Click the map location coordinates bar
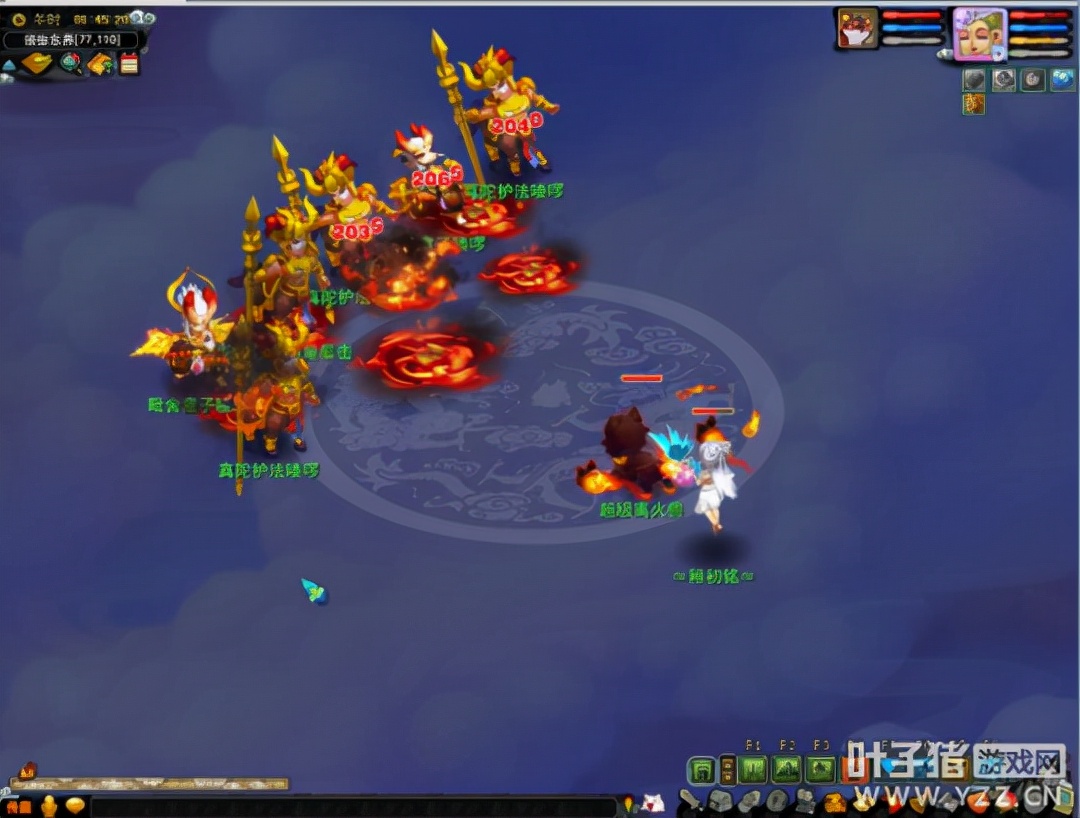The height and width of the screenshot is (818, 1080). point(70,40)
